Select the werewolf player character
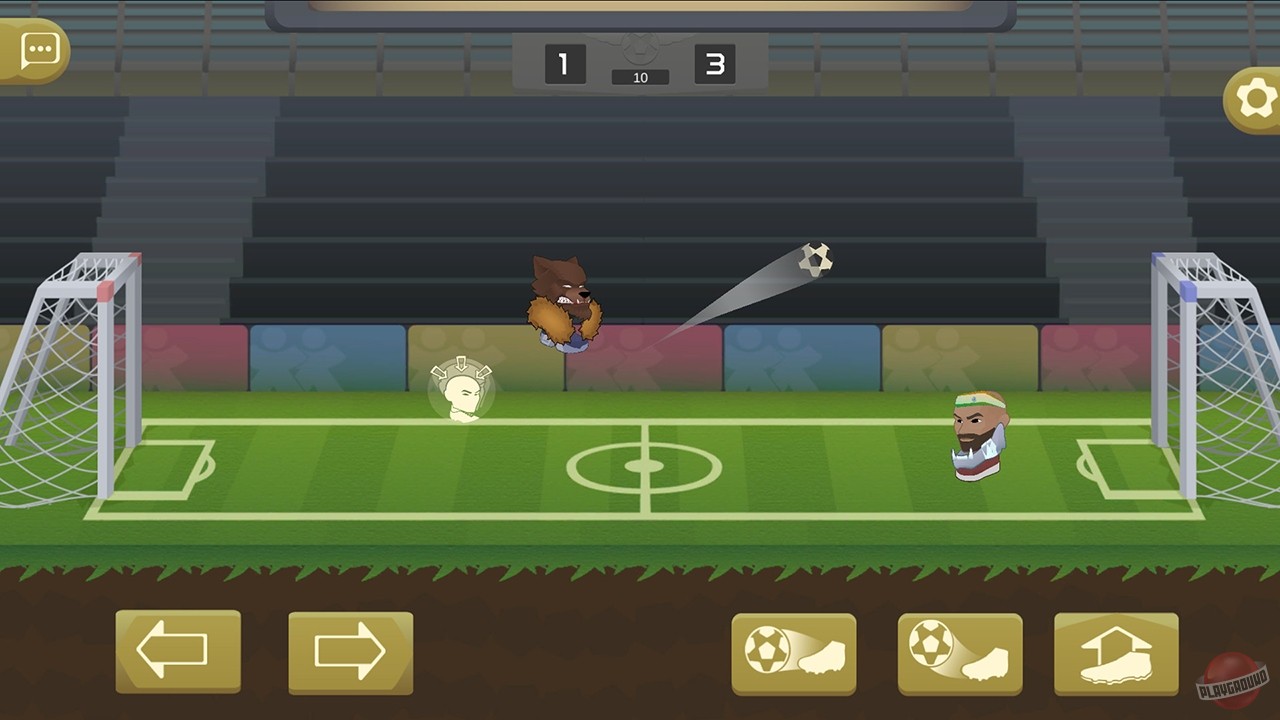Image resolution: width=1280 pixels, height=720 pixels. click(565, 305)
